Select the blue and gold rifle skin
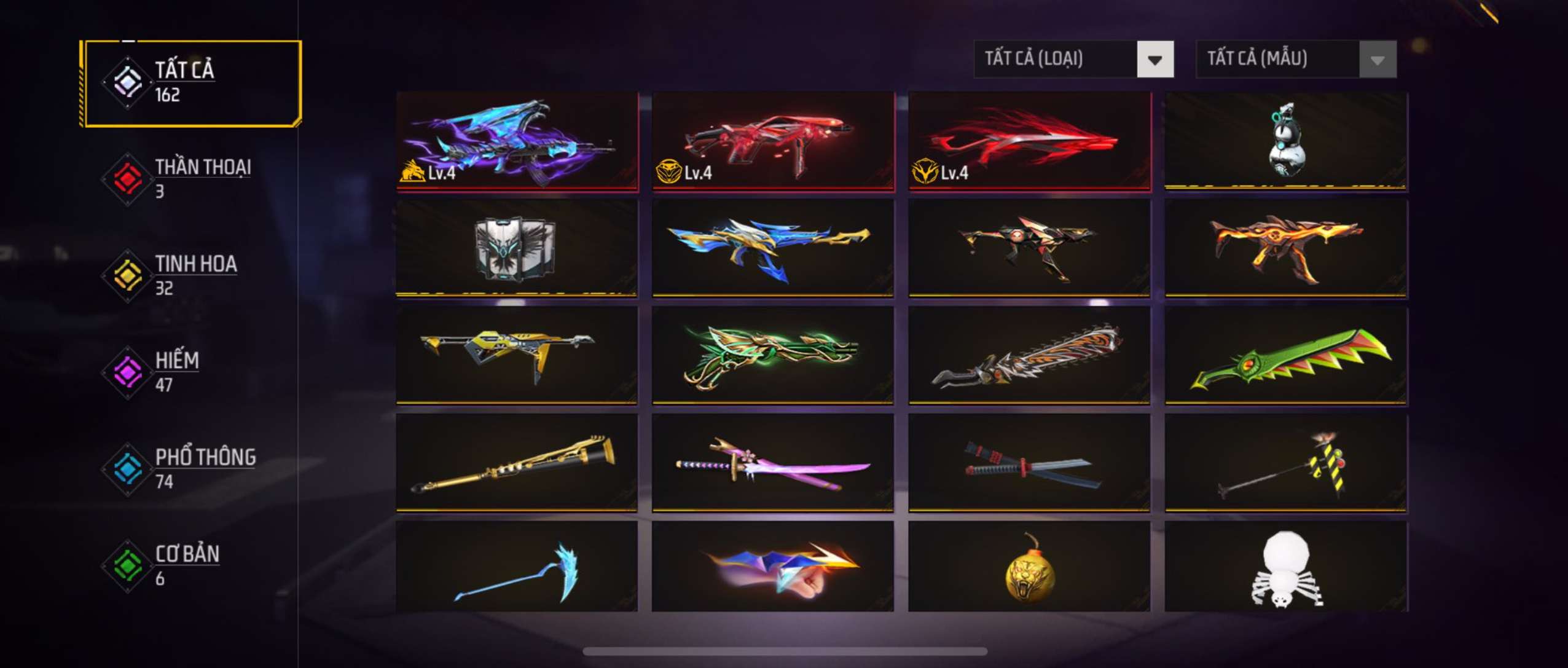1568x668 pixels. [773, 248]
